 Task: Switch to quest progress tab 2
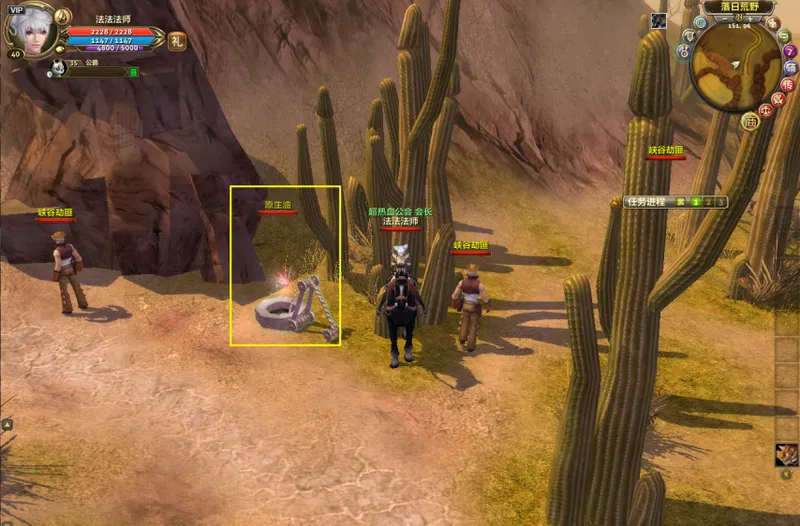coord(708,202)
